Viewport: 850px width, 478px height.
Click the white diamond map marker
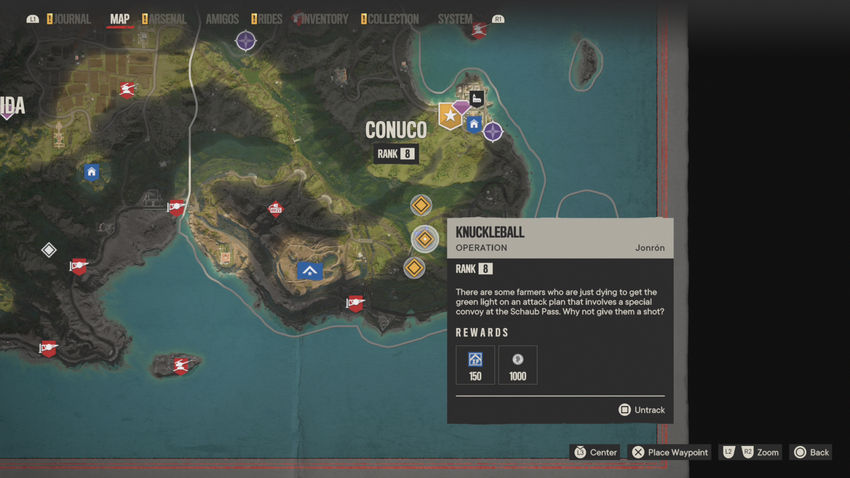click(x=48, y=250)
